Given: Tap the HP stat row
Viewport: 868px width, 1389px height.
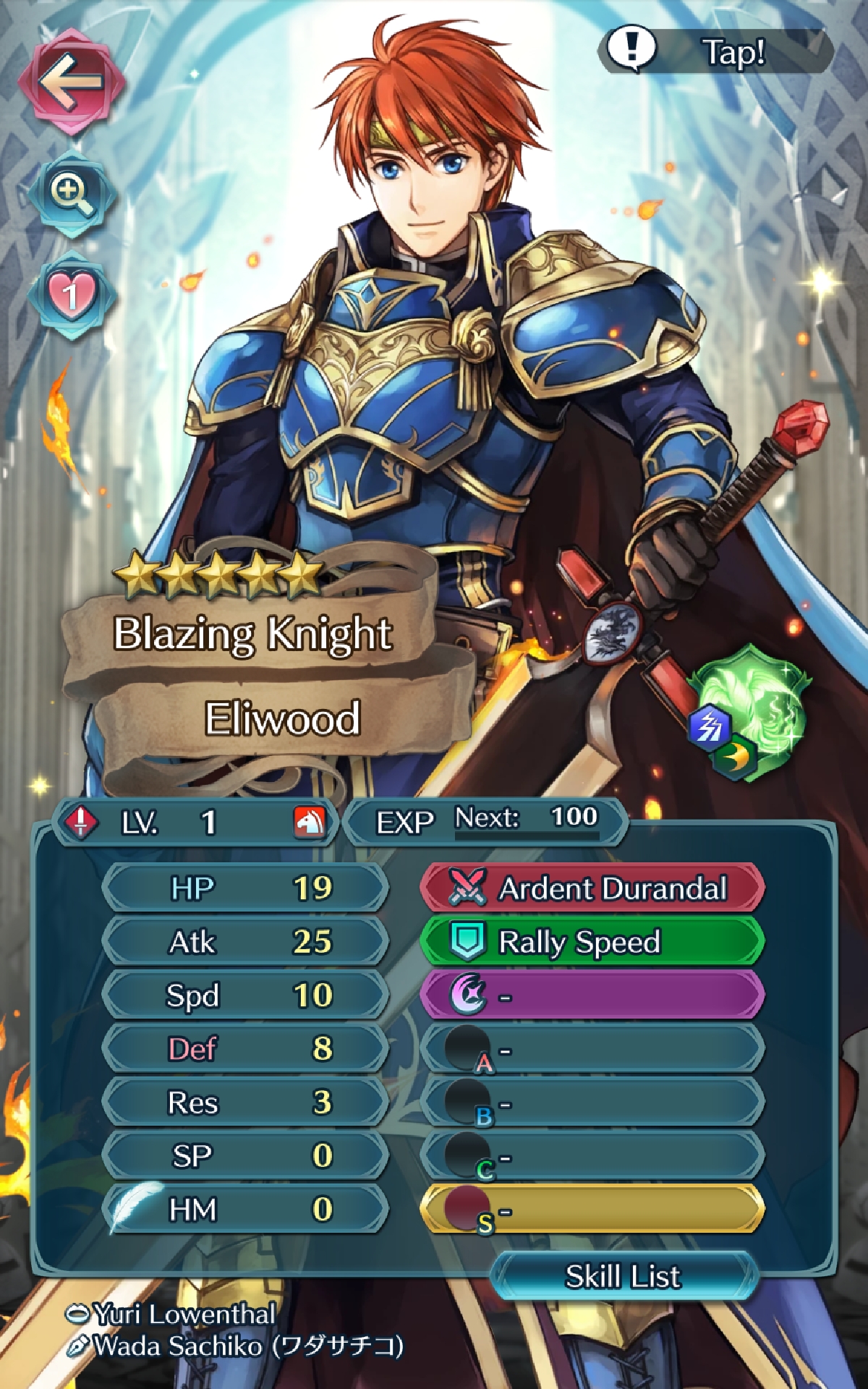Looking at the screenshot, I should pos(244,888).
